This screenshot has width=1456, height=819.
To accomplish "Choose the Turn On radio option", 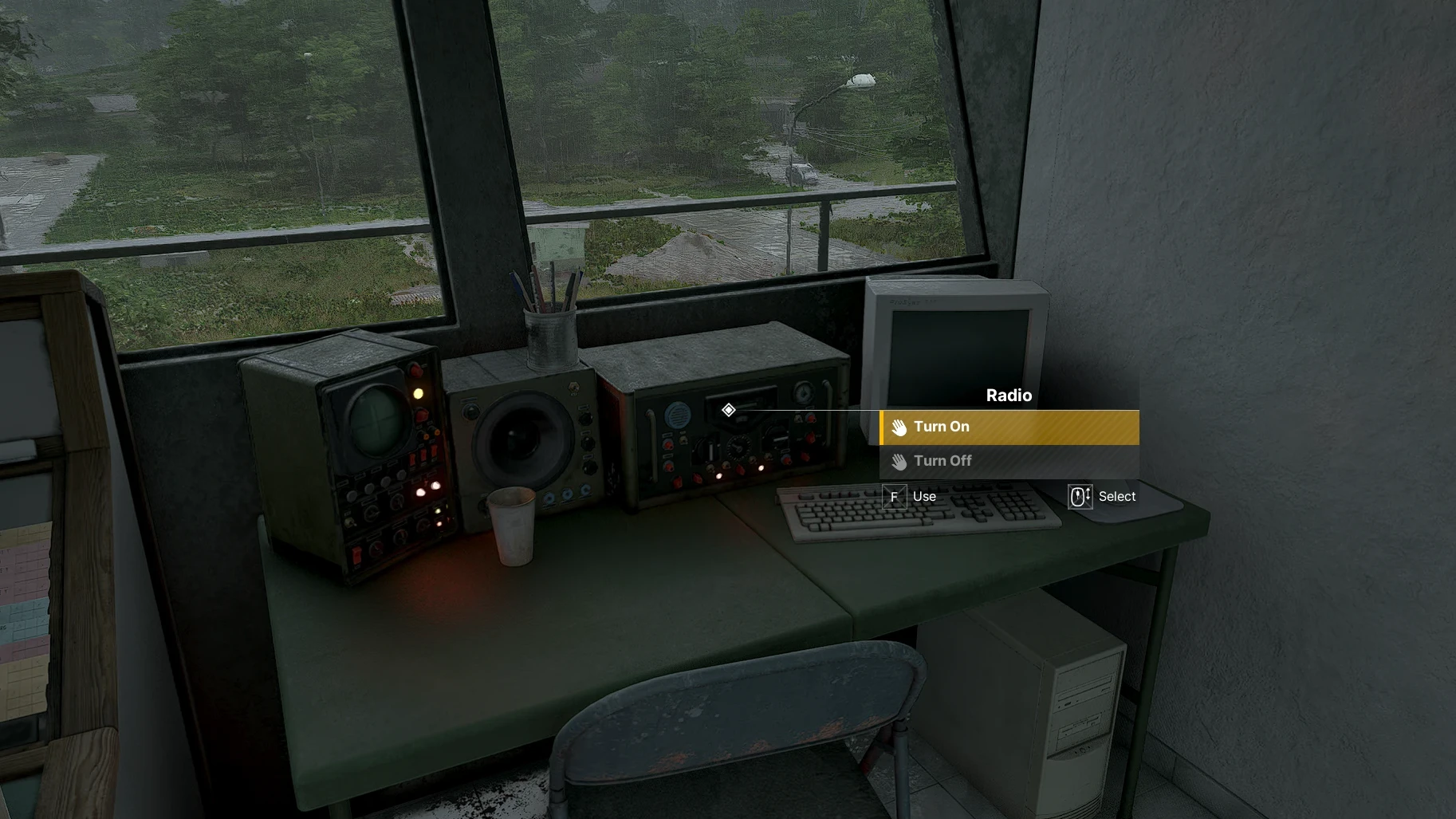I will point(1009,427).
